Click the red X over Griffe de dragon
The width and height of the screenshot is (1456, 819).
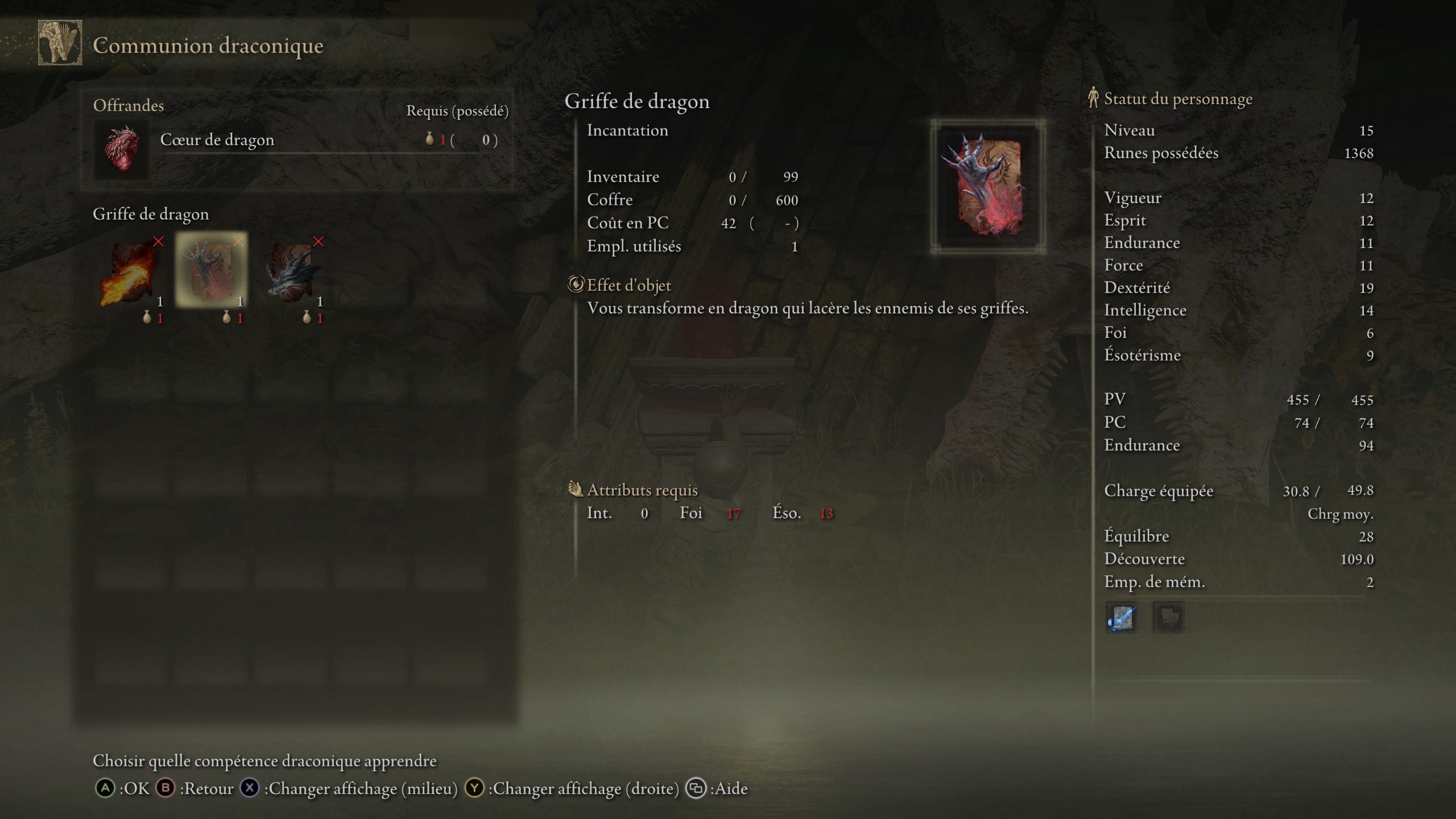(x=239, y=241)
